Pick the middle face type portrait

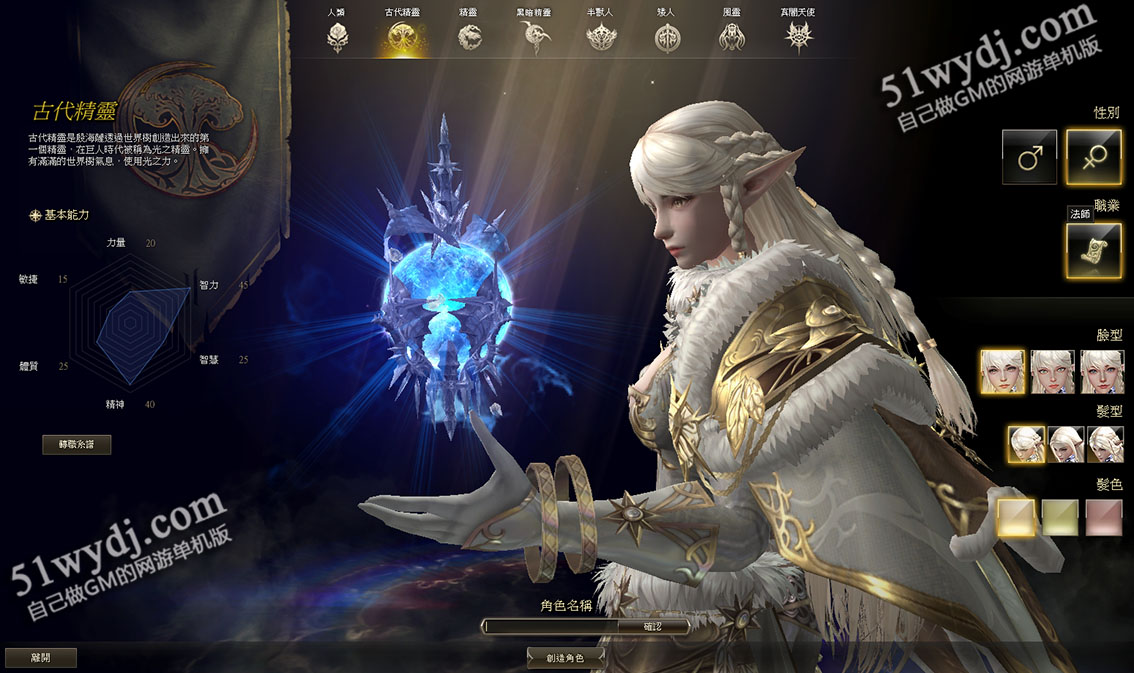(x=1053, y=371)
